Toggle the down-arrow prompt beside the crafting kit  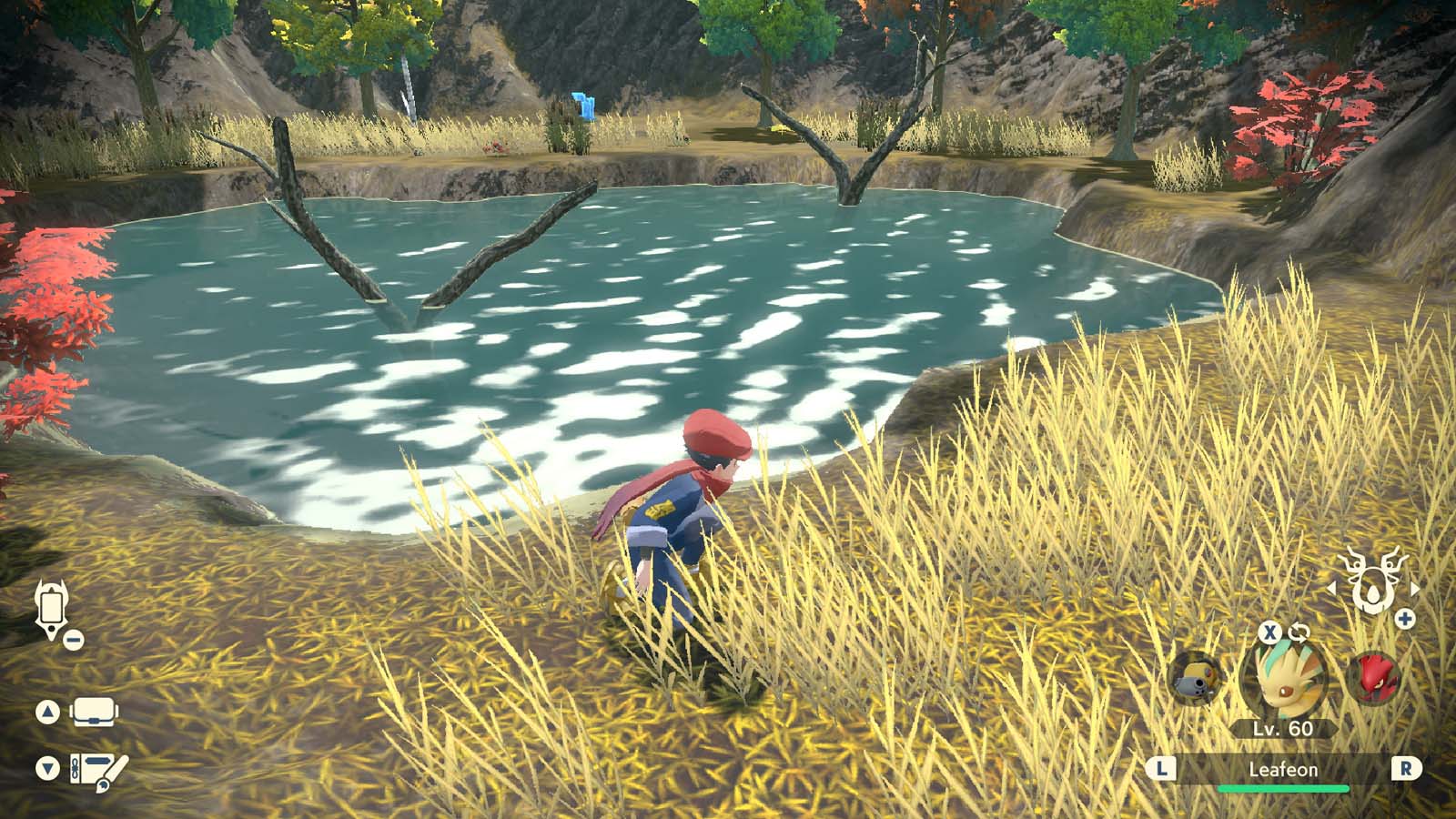[46, 764]
